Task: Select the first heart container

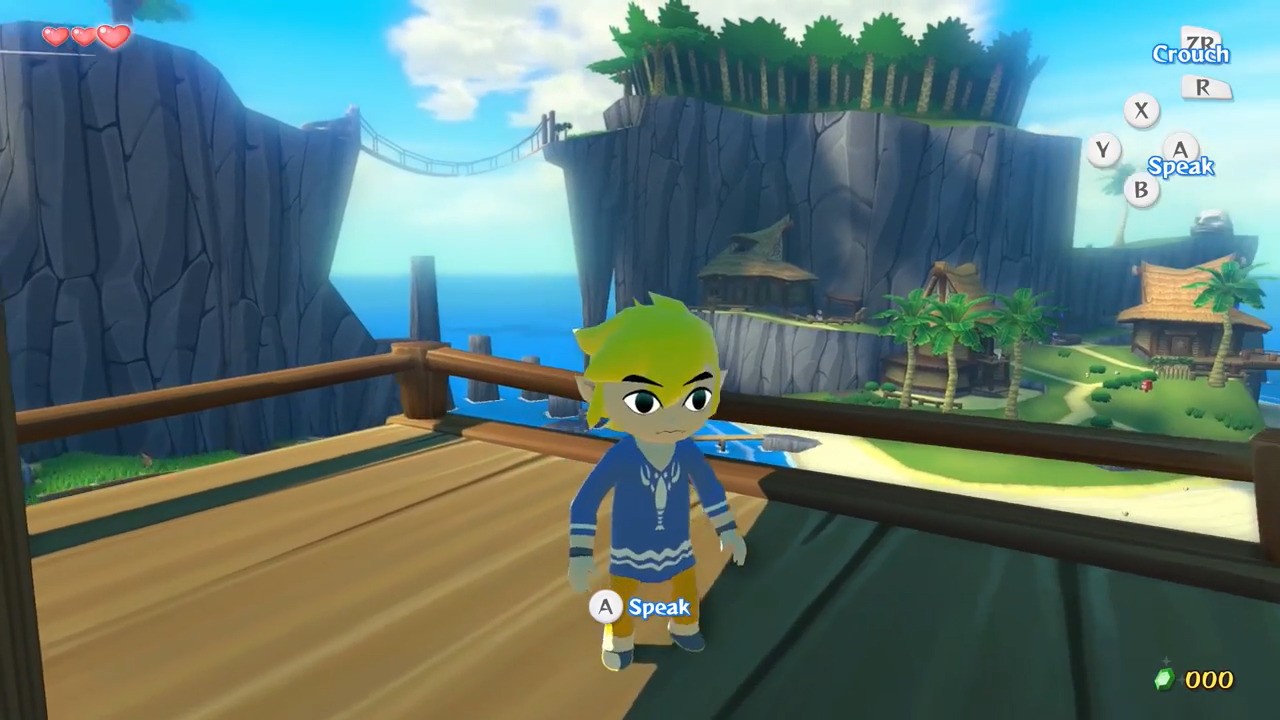Action: pos(55,36)
